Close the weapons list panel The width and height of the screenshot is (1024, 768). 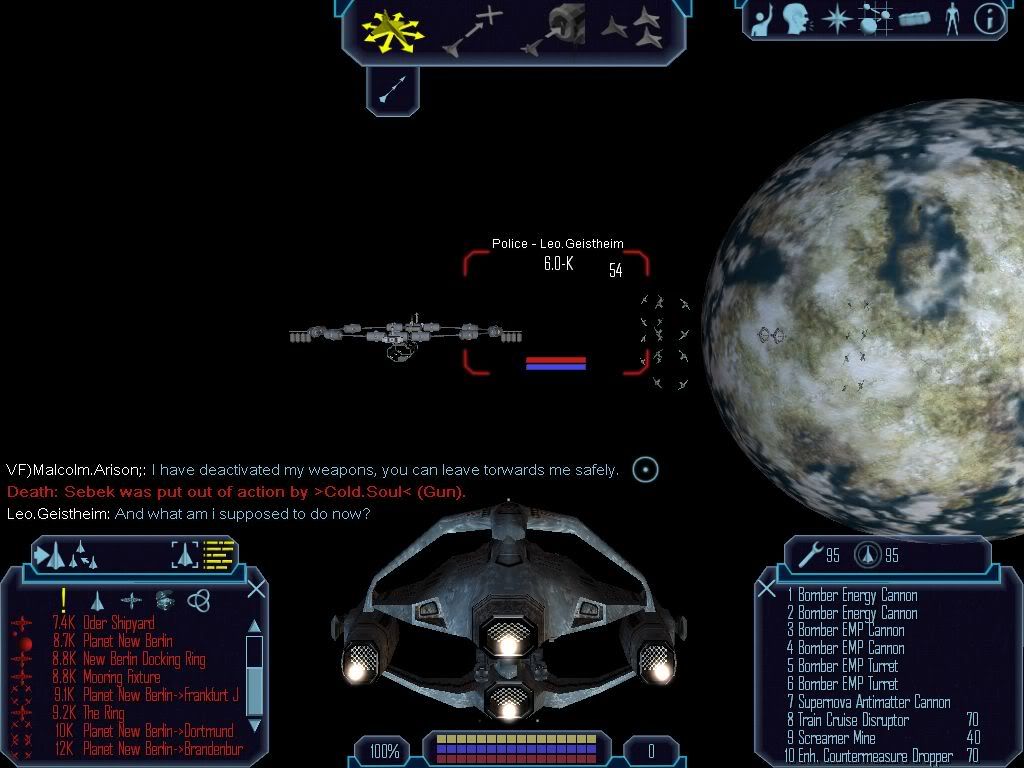(x=767, y=589)
